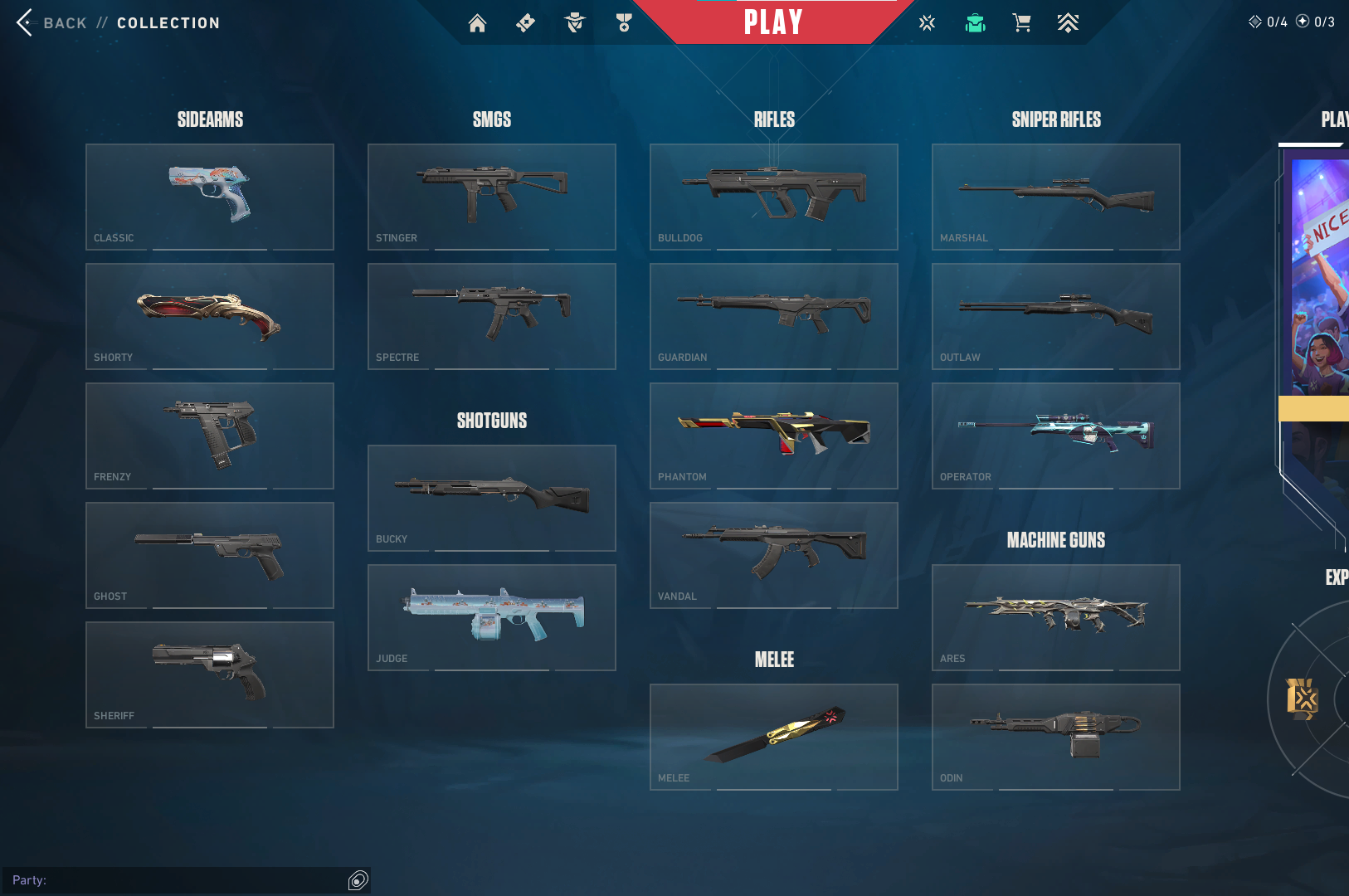The image size is (1349, 896).
Task: Open the home screen icon
Action: (477, 23)
